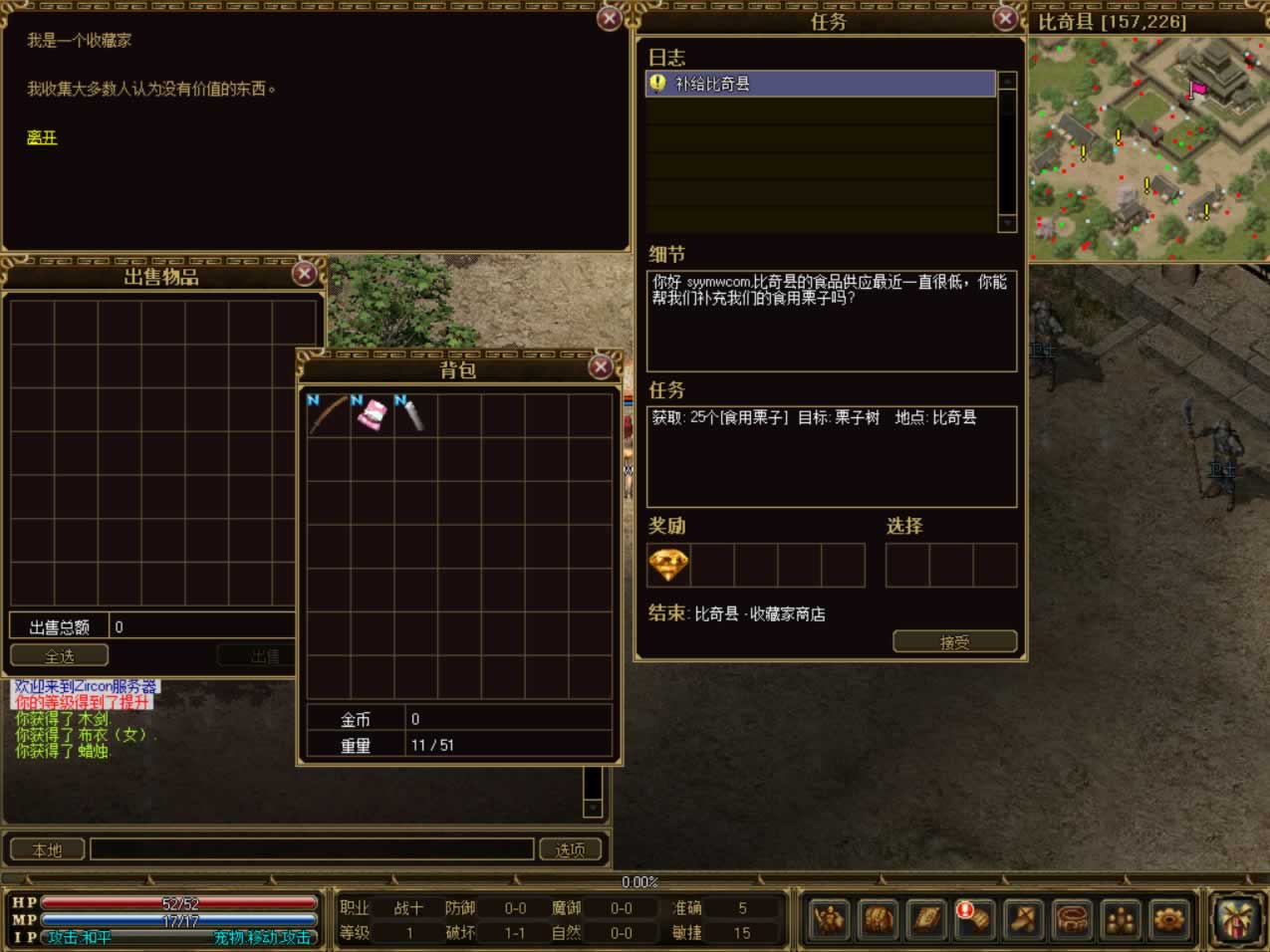Open the character warrior icon panel
This screenshot has width=1270, height=952.
[829, 918]
